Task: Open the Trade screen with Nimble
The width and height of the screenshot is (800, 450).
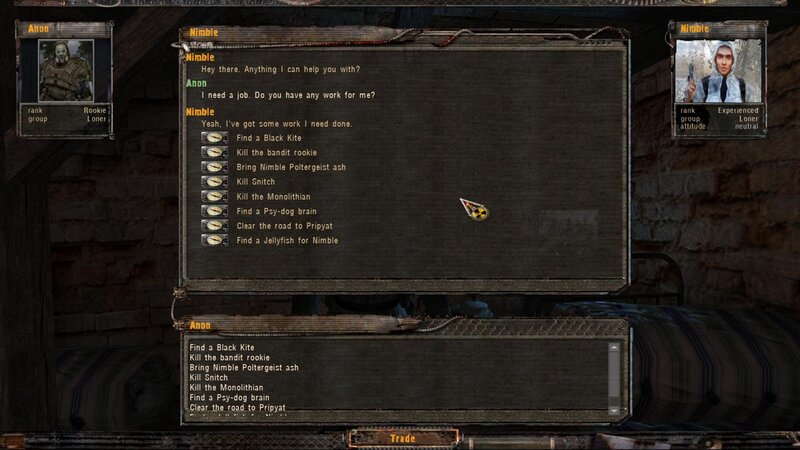Action: click(403, 438)
